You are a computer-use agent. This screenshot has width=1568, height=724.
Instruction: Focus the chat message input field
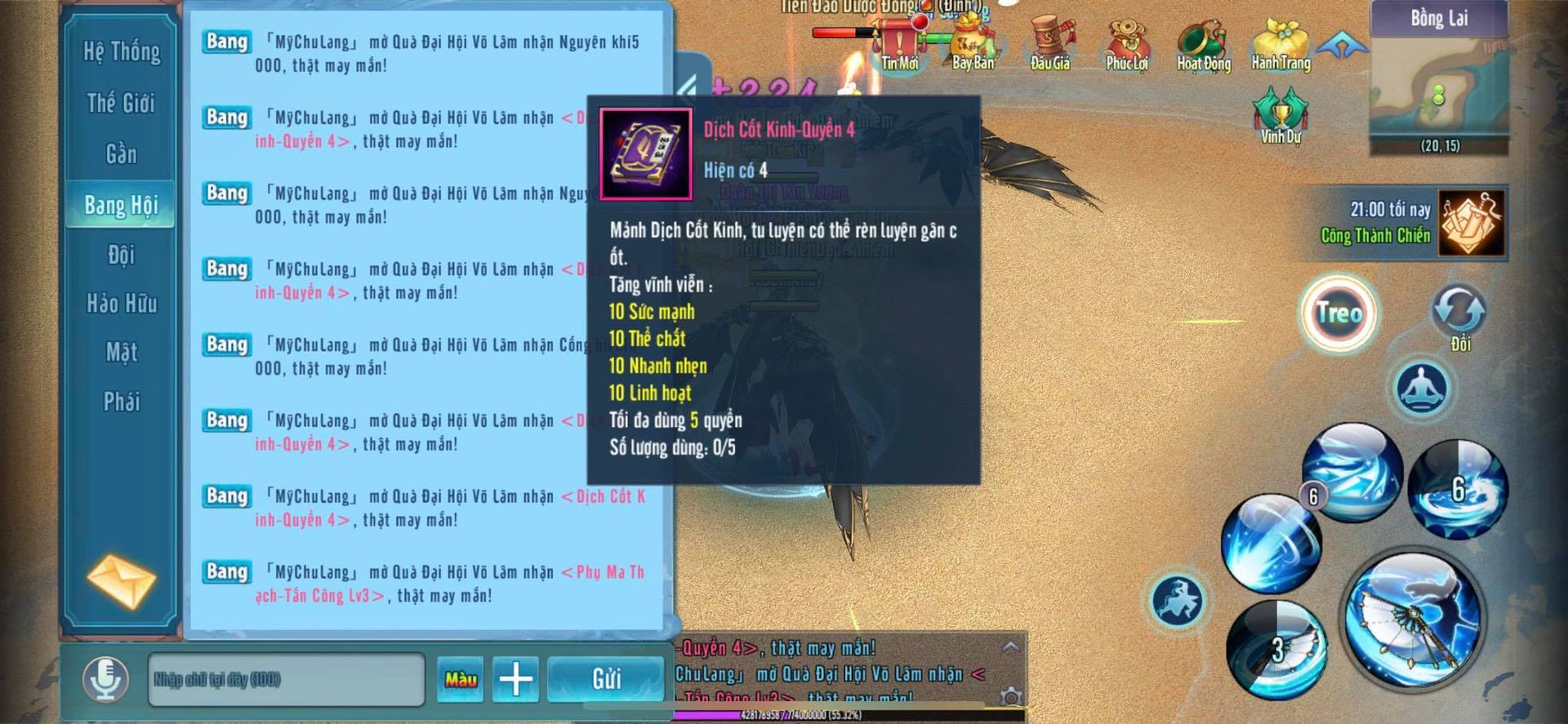point(286,679)
